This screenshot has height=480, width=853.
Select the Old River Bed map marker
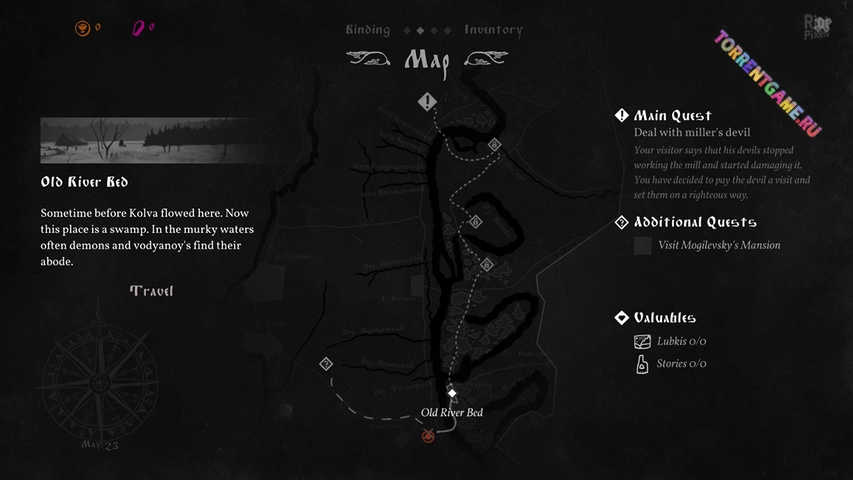[x=451, y=391]
